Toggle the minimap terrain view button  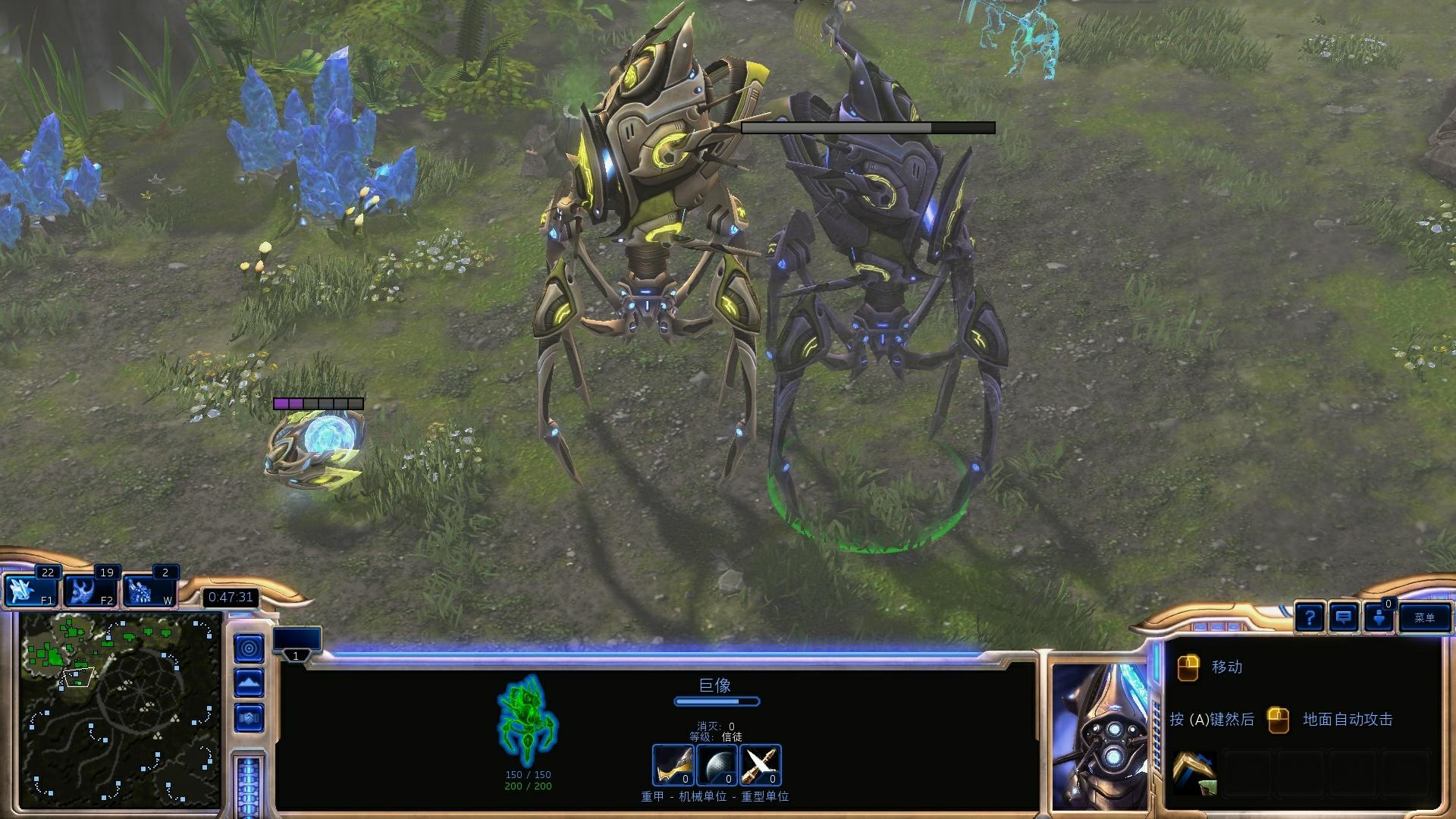249,682
